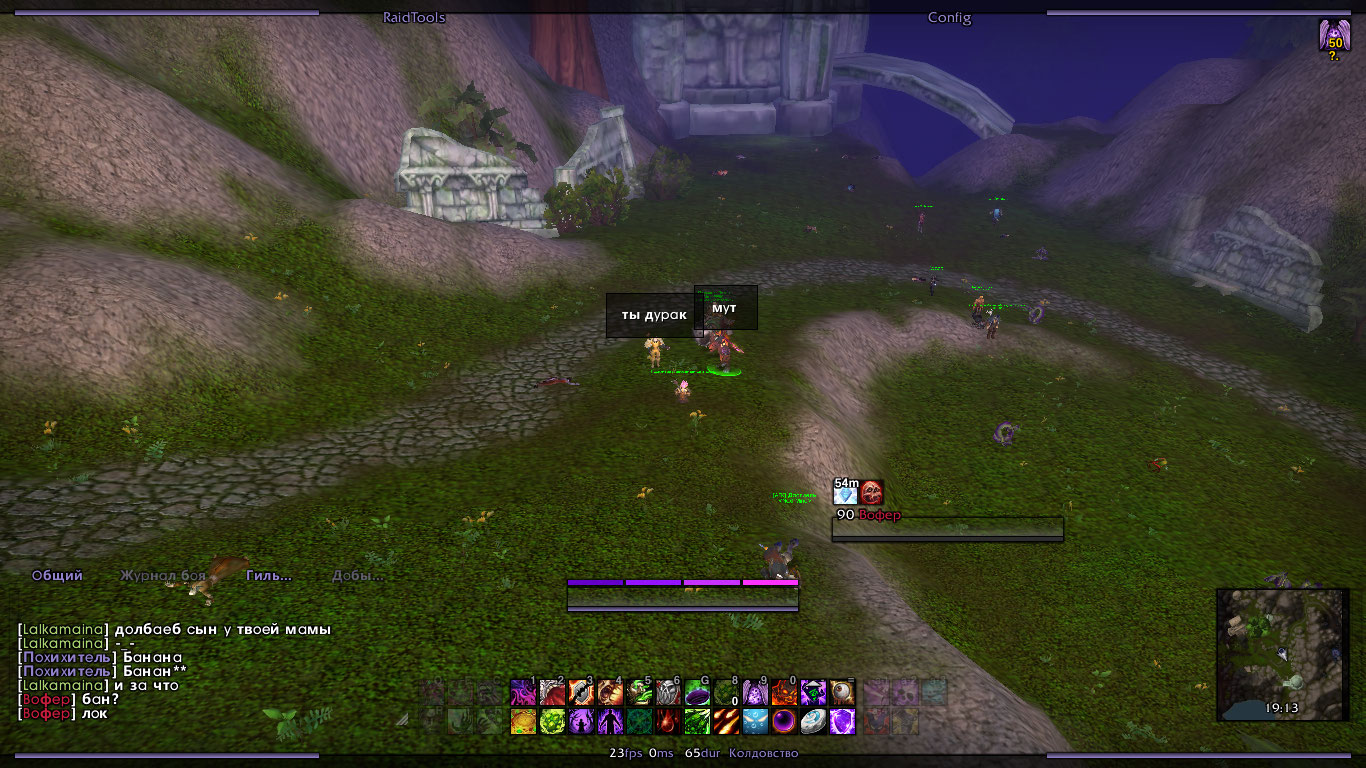Switch to the Журнал боя chat tab
1366x768 pixels.
(163, 576)
